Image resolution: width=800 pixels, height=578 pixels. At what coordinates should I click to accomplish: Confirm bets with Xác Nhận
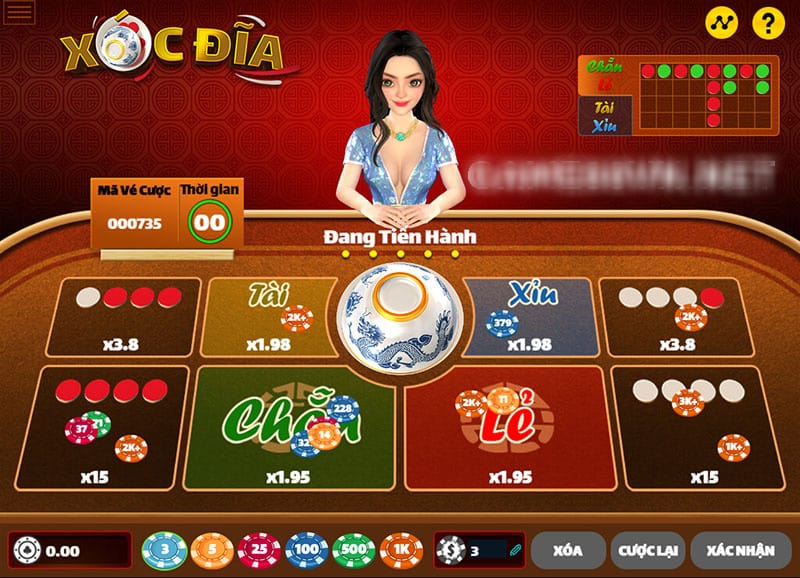[740, 550]
